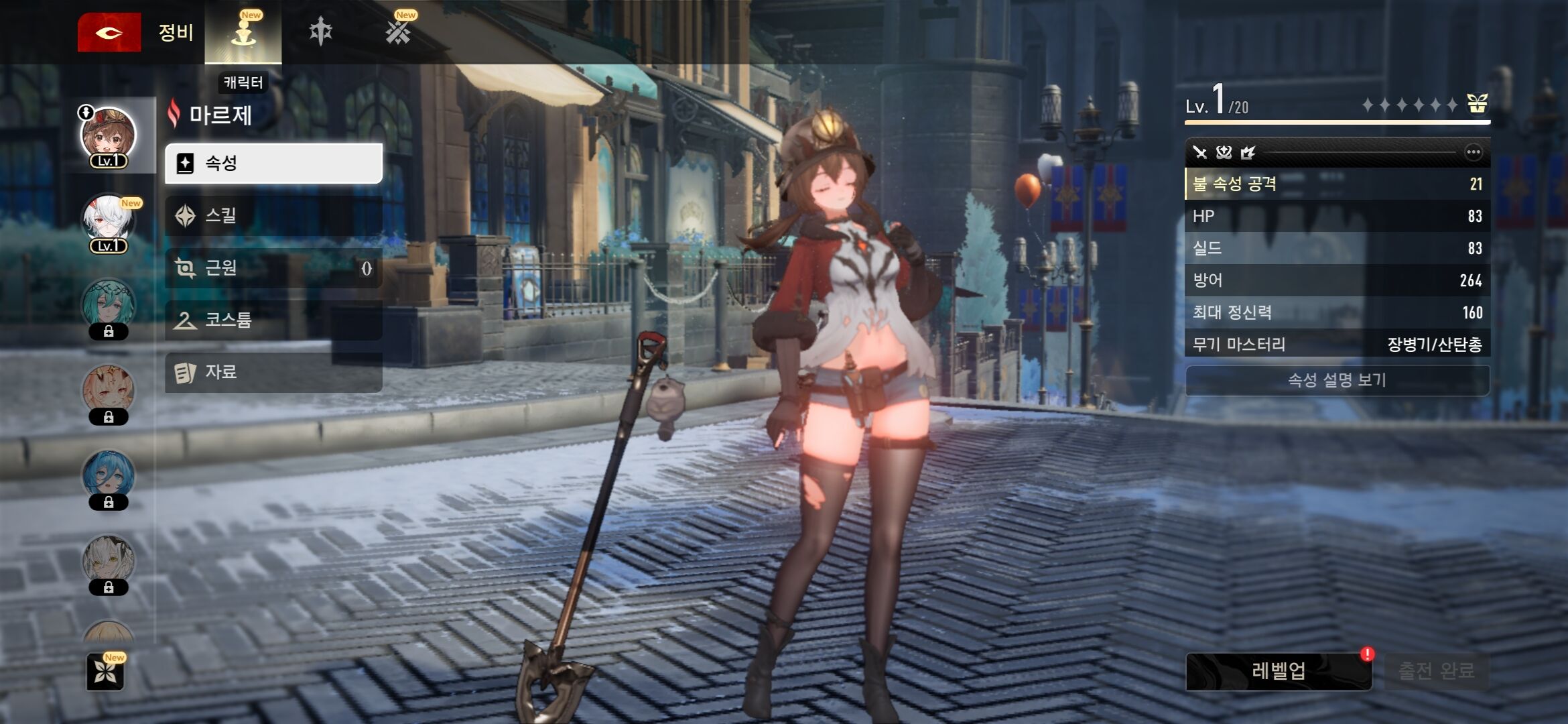Choose the locked pale-haired character portrait

[109, 563]
